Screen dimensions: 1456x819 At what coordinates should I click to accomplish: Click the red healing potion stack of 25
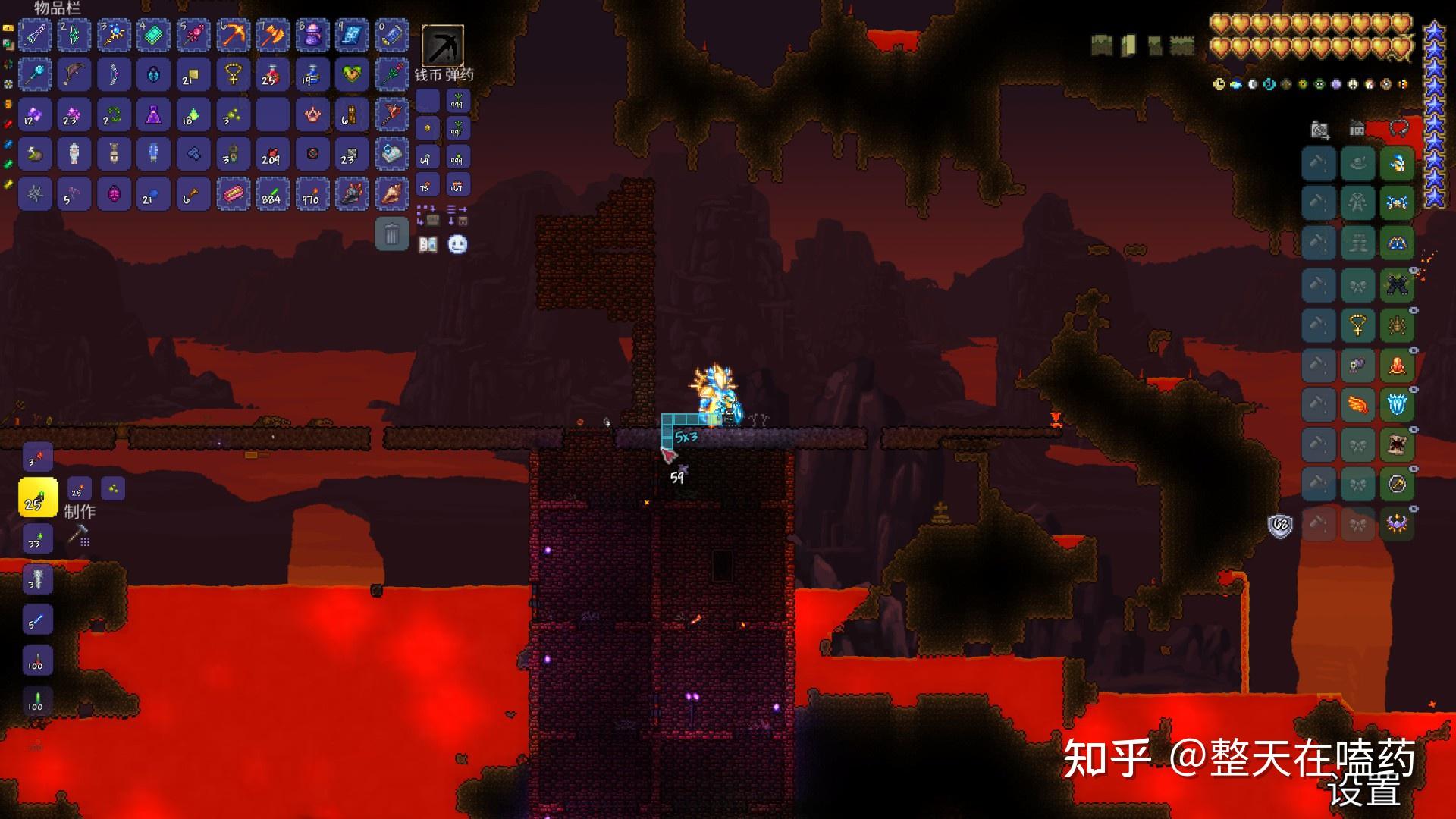272,75
